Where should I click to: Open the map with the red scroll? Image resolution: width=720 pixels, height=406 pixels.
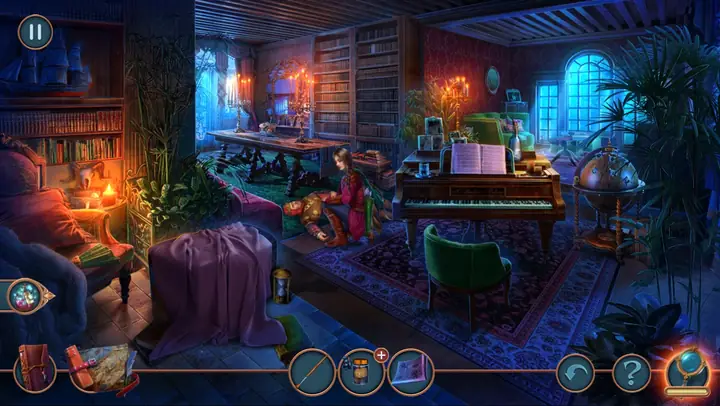[101, 367]
